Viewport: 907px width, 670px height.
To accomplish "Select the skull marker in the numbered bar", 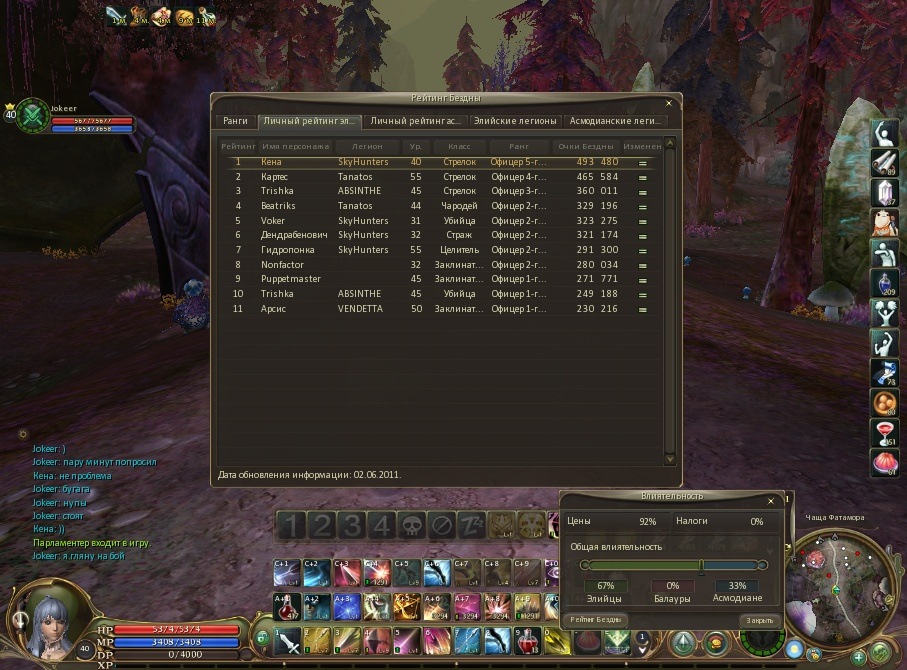I will 412,525.
